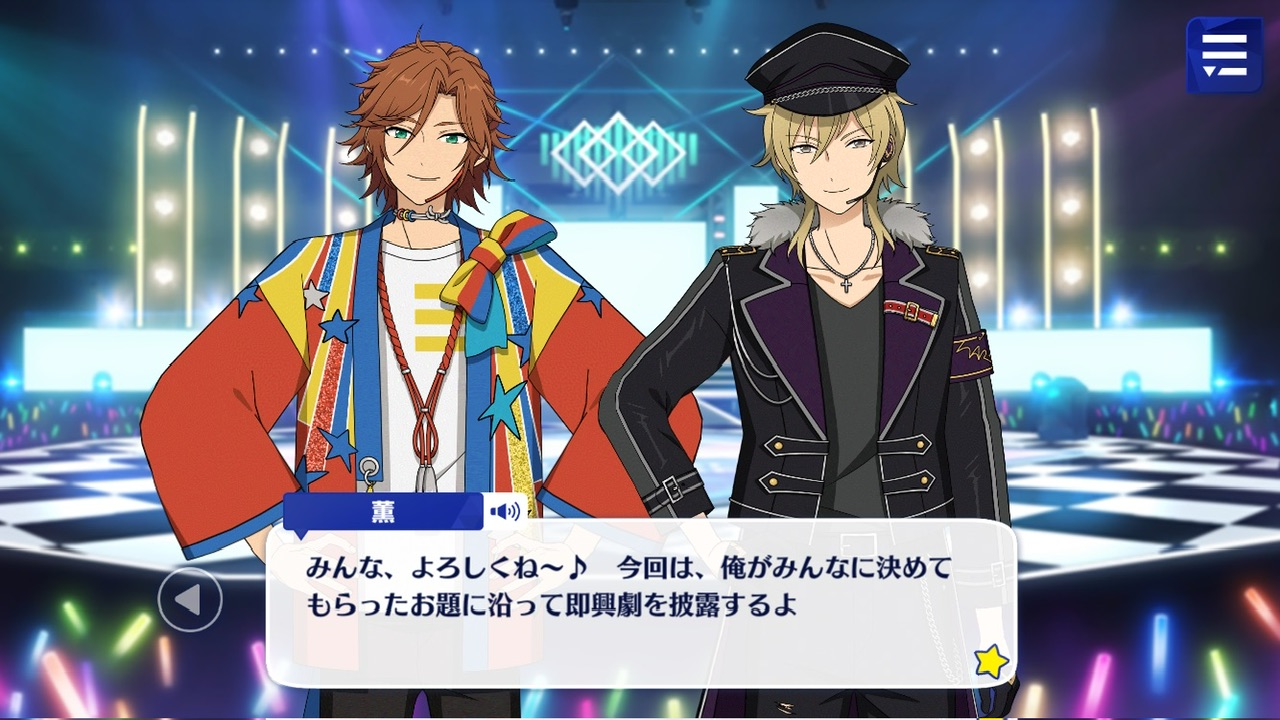Advance the dialogue via the star icon
1280x720 pixels.
coord(990,661)
